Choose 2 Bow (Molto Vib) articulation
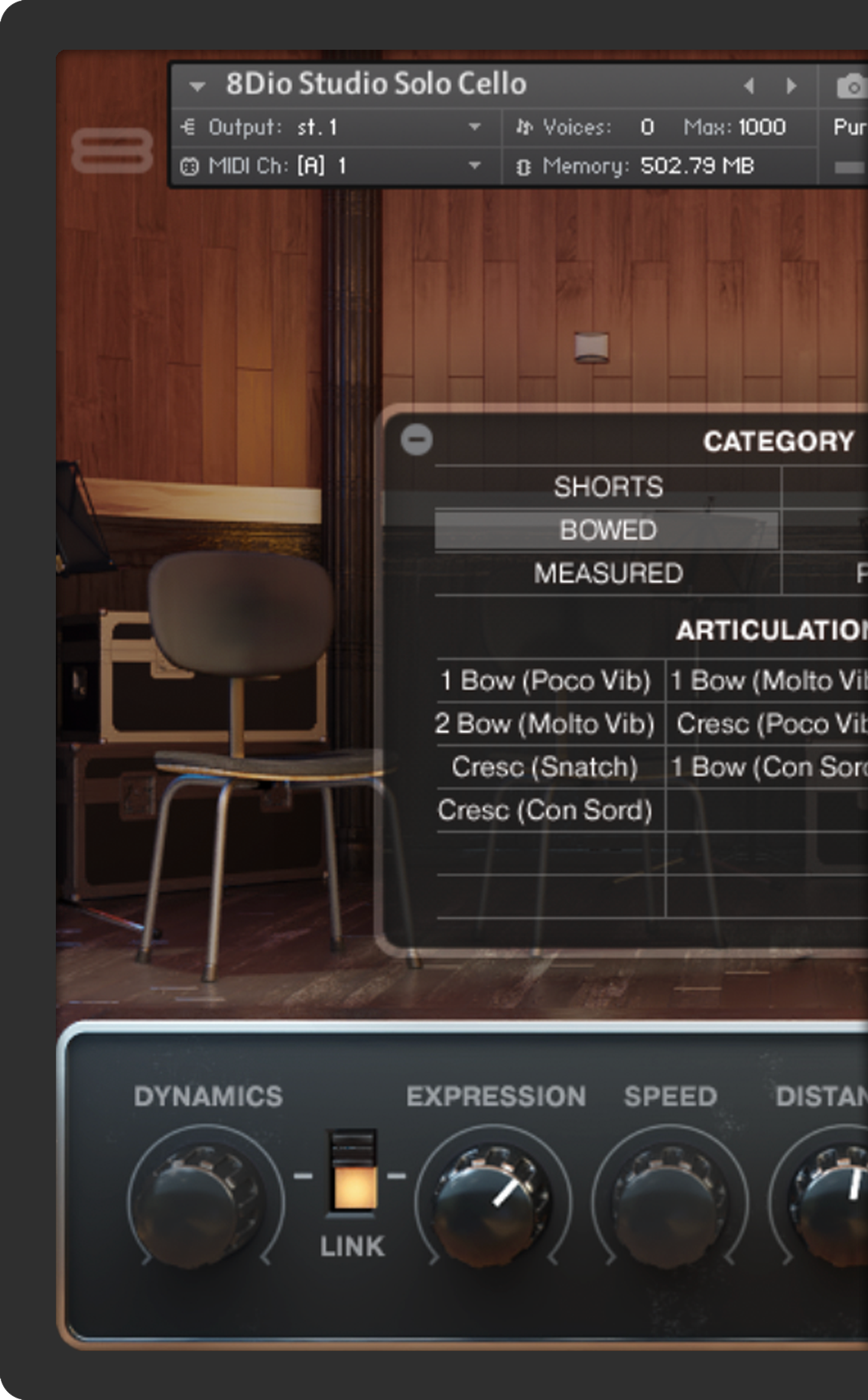This screenshot has height=1400, width=868. (x=545, y=724)
